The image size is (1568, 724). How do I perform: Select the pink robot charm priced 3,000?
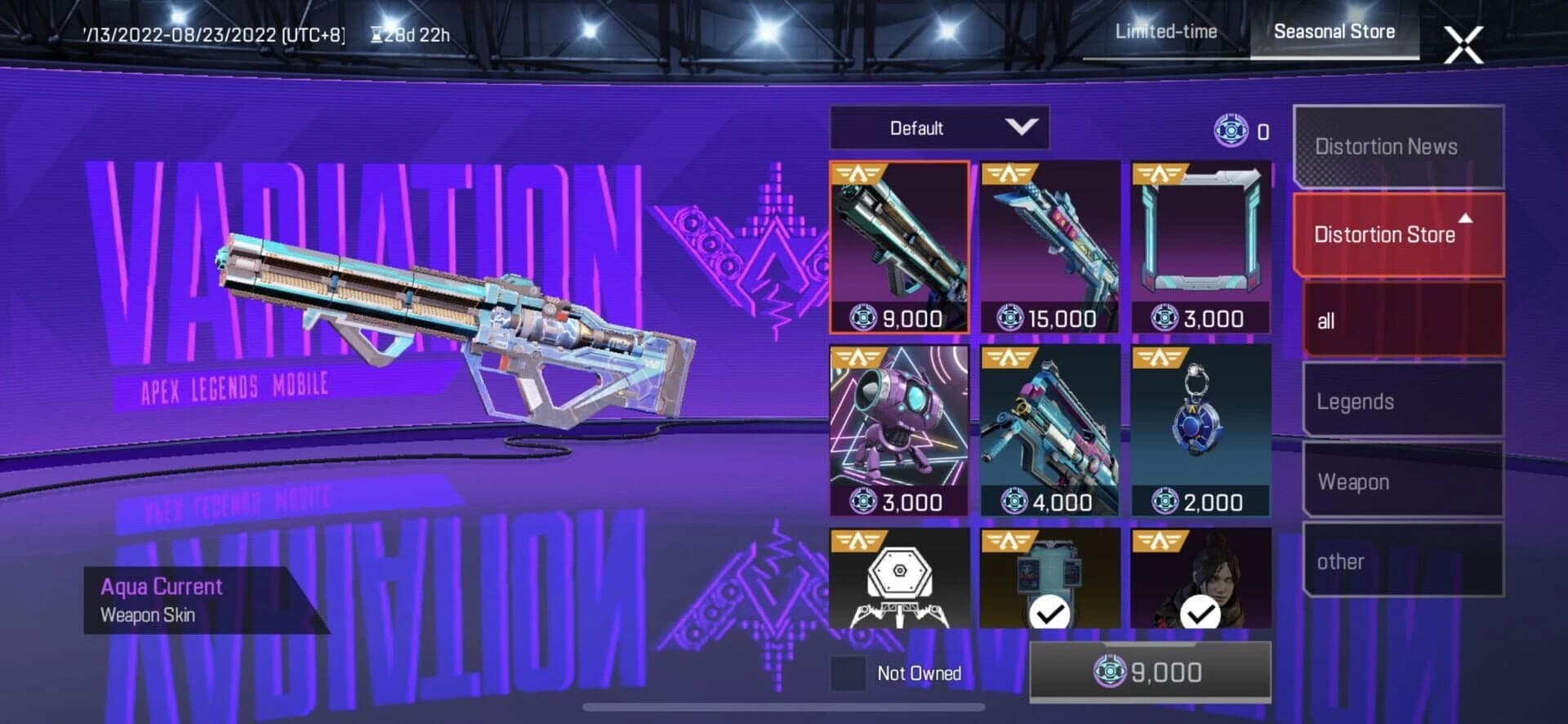898,429
